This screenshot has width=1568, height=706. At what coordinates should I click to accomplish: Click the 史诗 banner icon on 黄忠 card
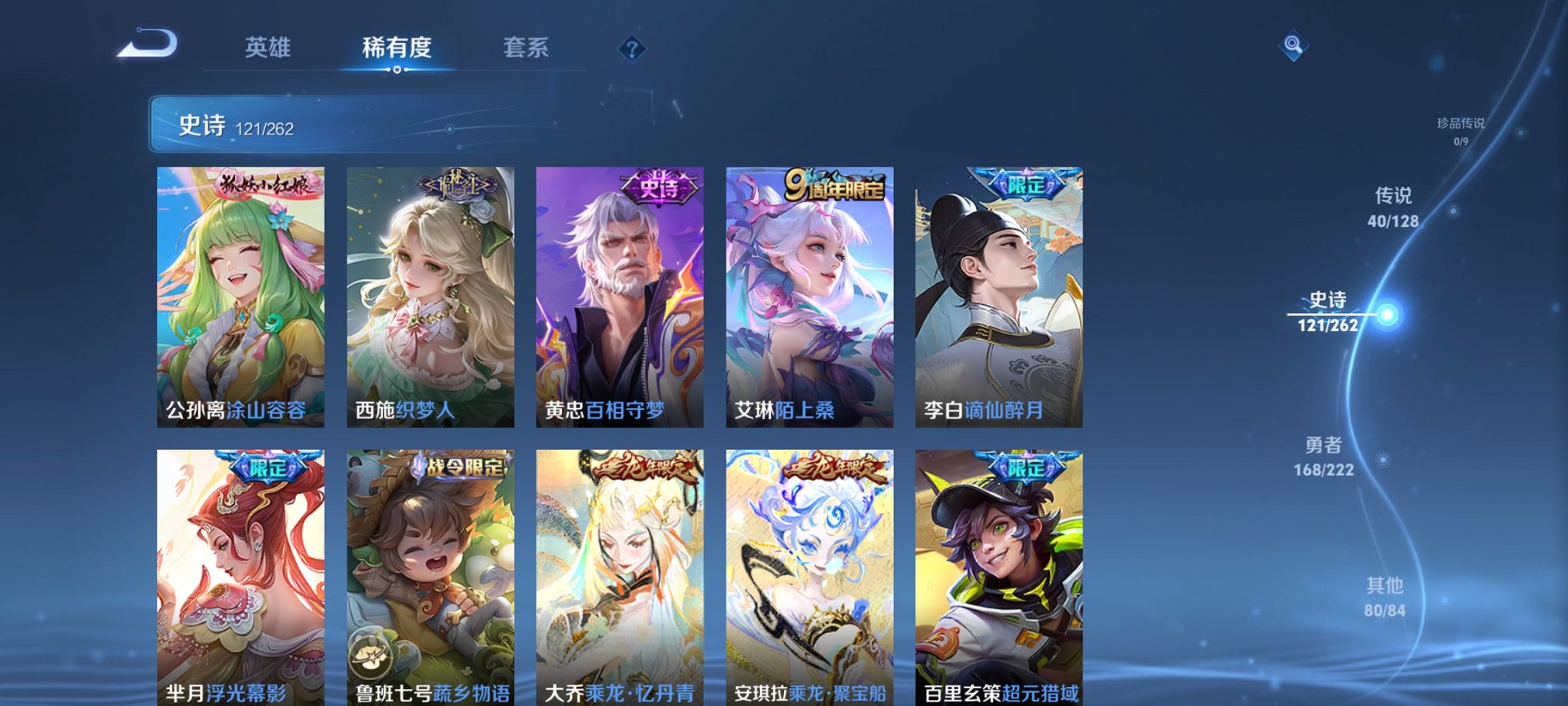(657, 185)
